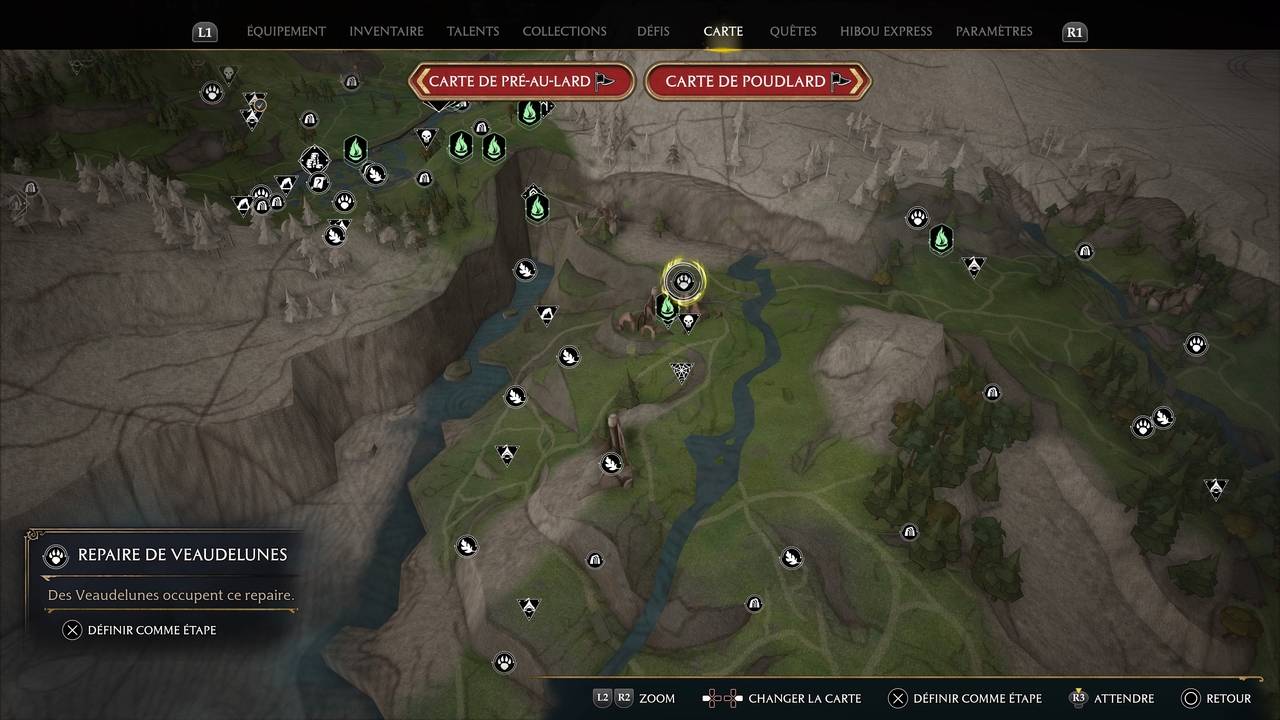Go to the Défis tab
Screen dimensions: 1280x720
click(x=653, y=31)
